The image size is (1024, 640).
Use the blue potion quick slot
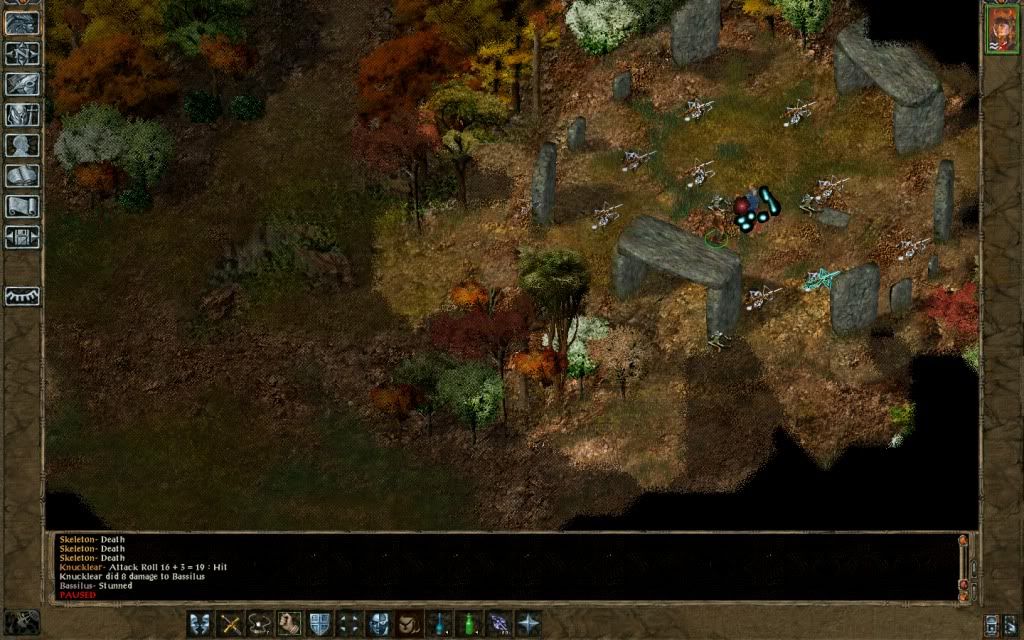(439, 623)
